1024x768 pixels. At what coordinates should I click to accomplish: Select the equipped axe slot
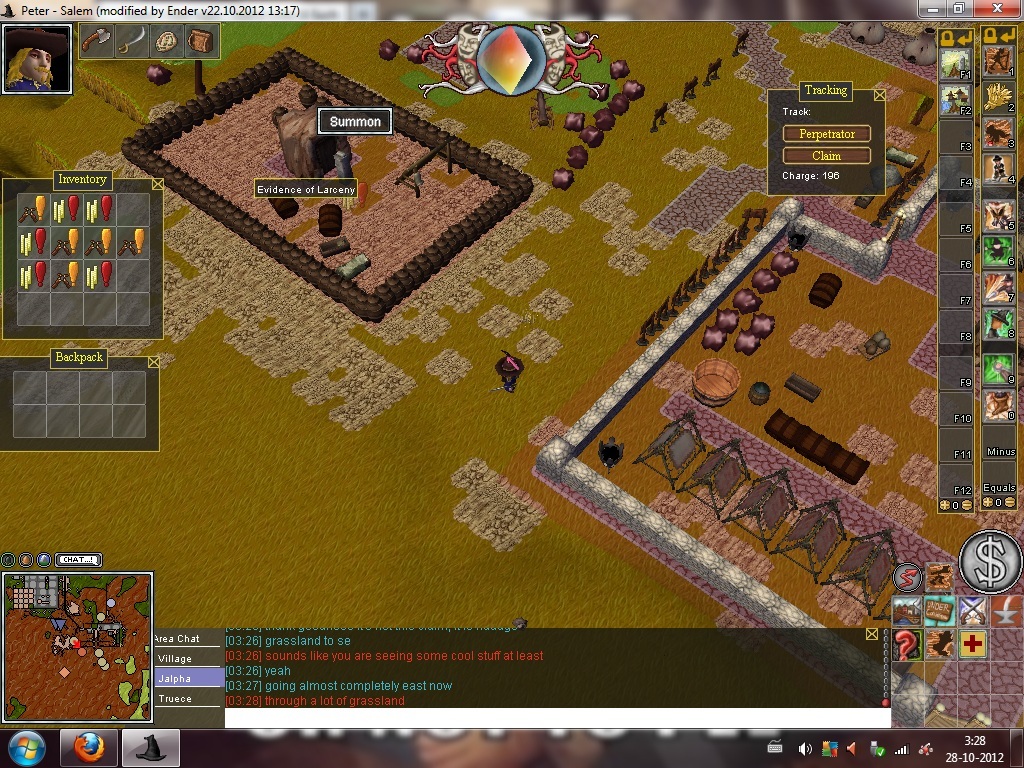(x=96, y=41)
